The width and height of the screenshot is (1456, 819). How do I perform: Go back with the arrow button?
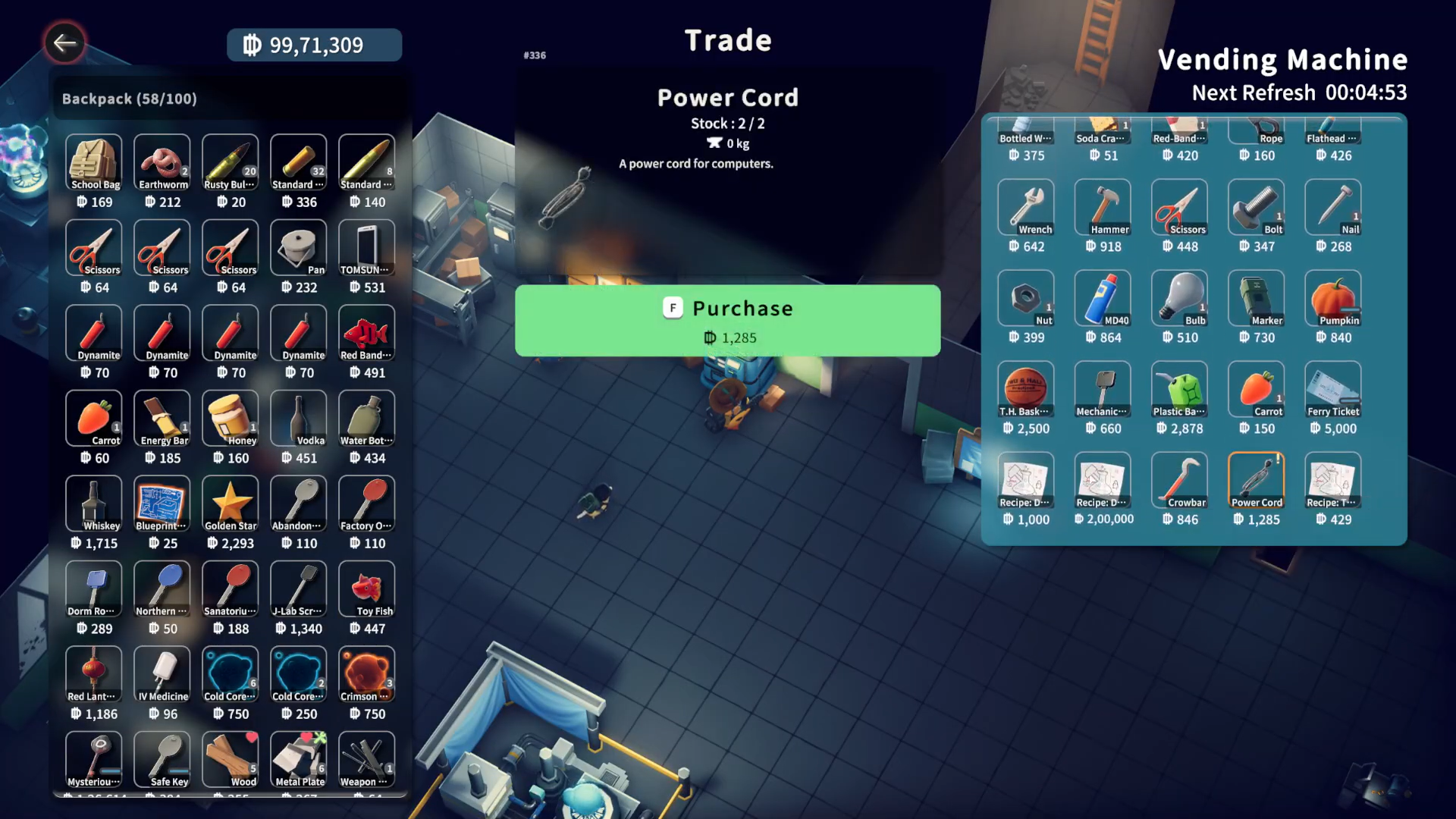tap(64, 43)
